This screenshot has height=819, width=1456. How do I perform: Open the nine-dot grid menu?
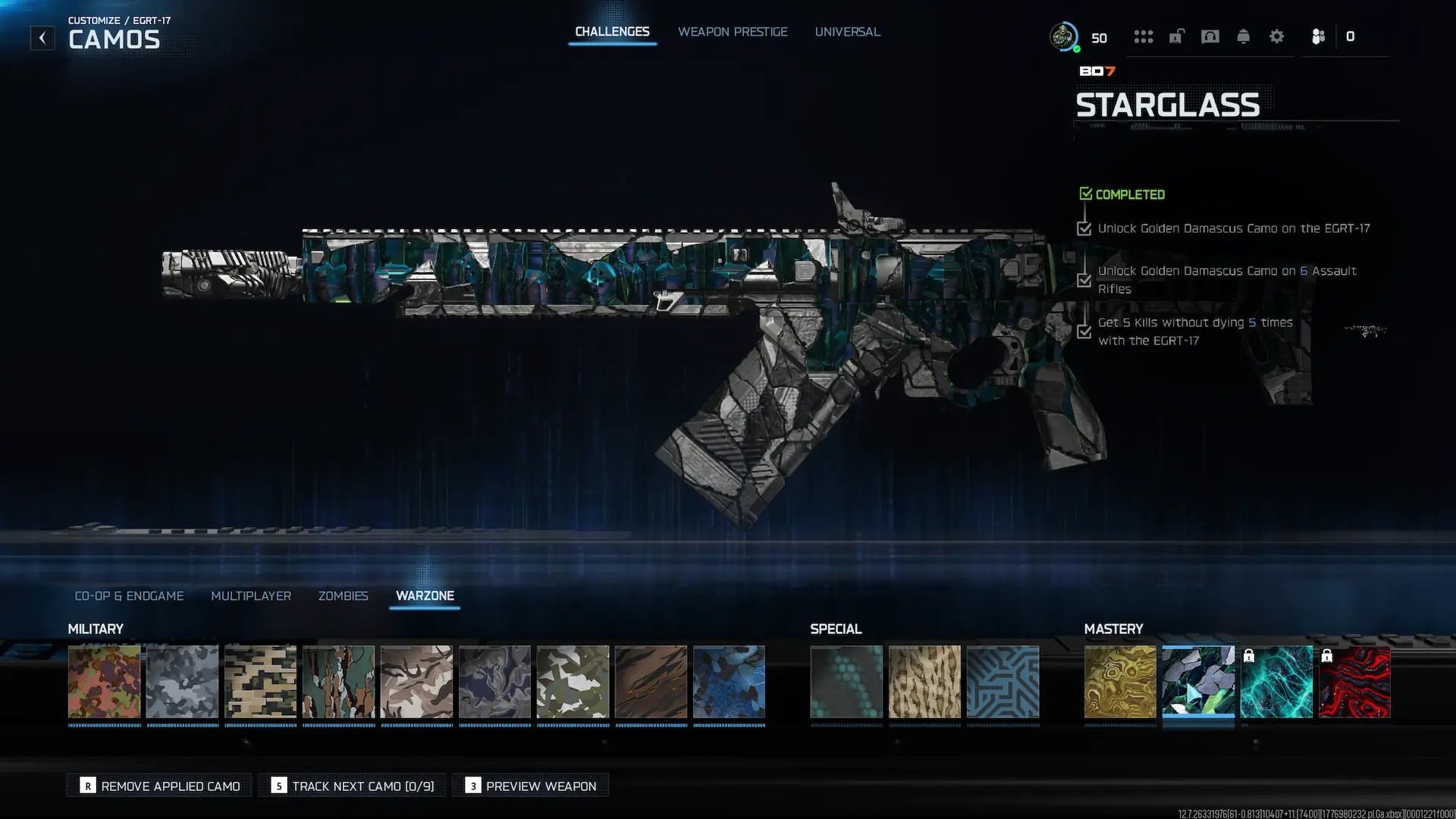tap(1143, 36)
